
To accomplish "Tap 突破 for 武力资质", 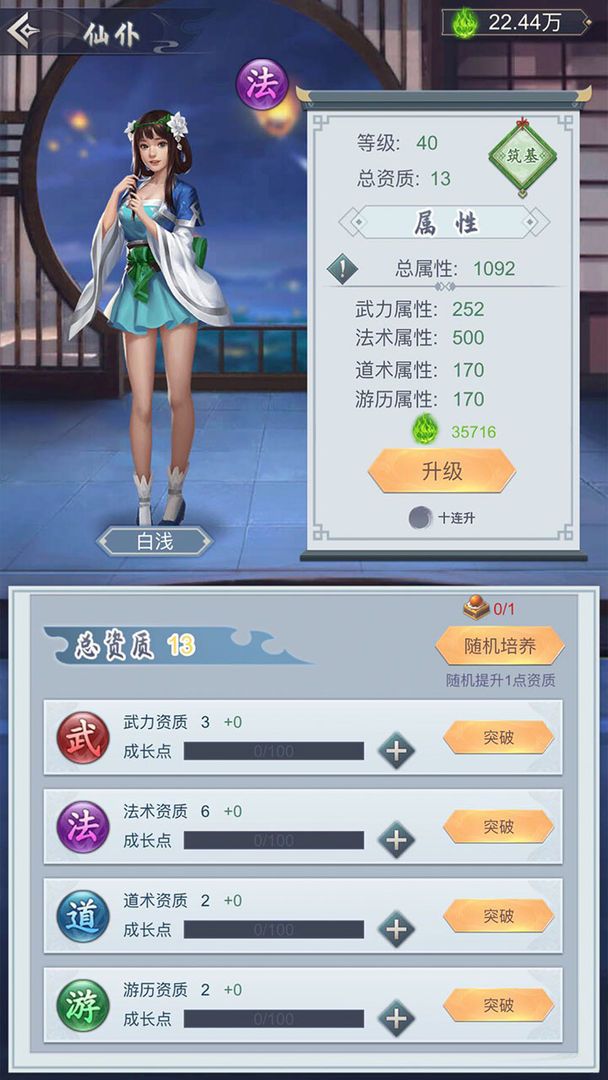I will pyautogui.click(x=498, y=738).
